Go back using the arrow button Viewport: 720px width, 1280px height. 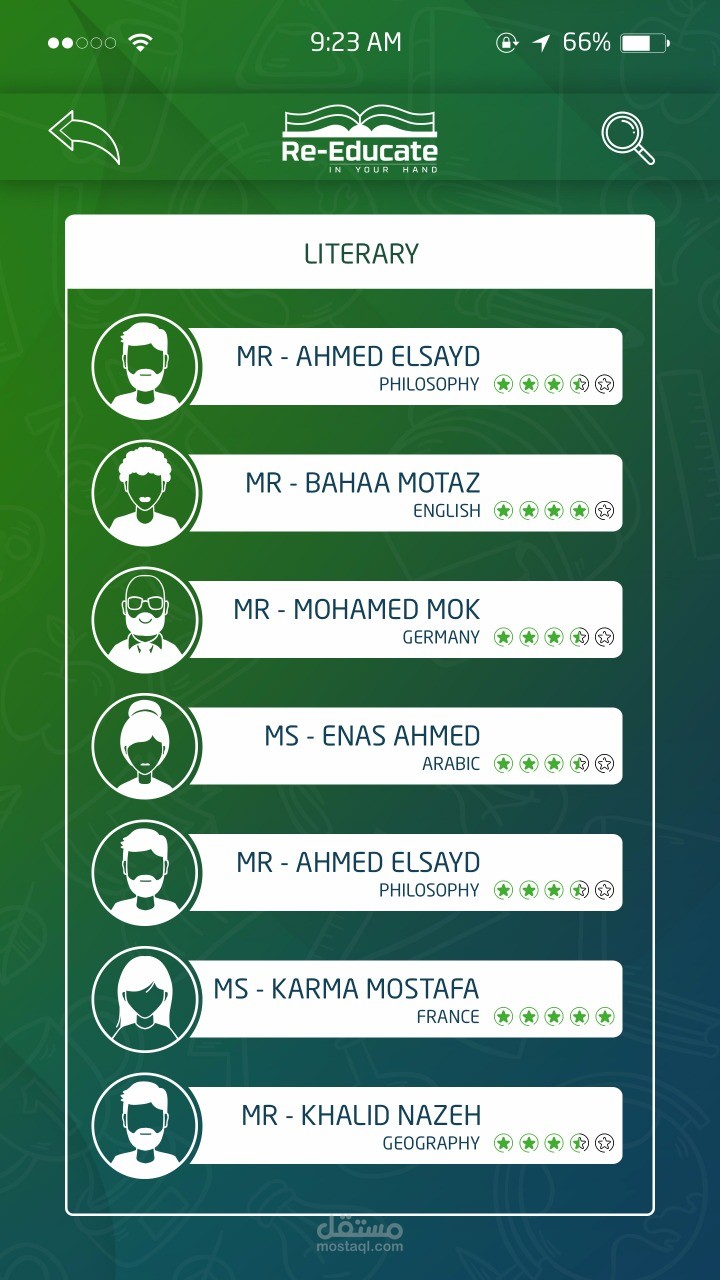84,137
